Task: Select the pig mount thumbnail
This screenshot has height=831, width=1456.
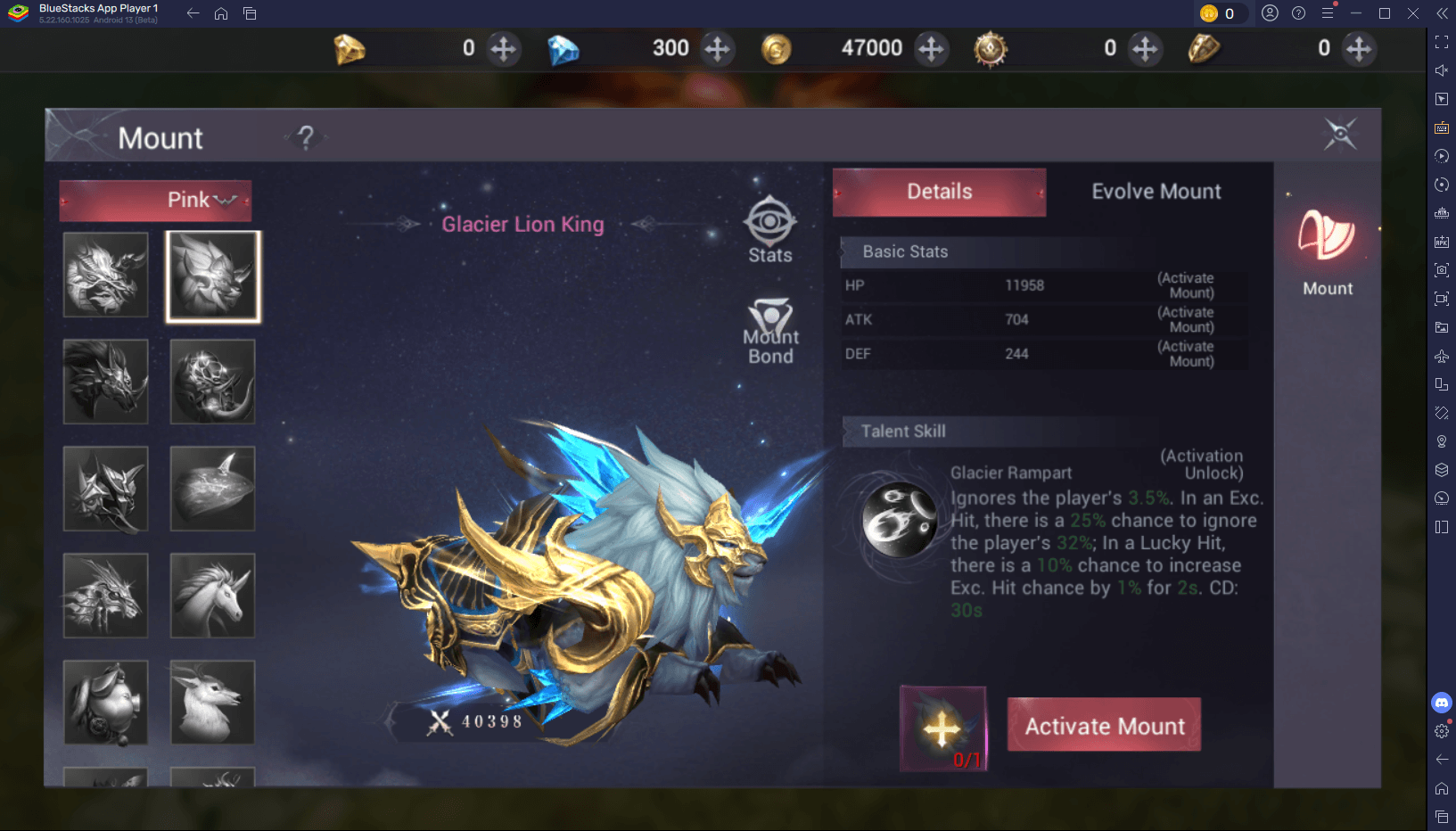Action: click(106, 702)
